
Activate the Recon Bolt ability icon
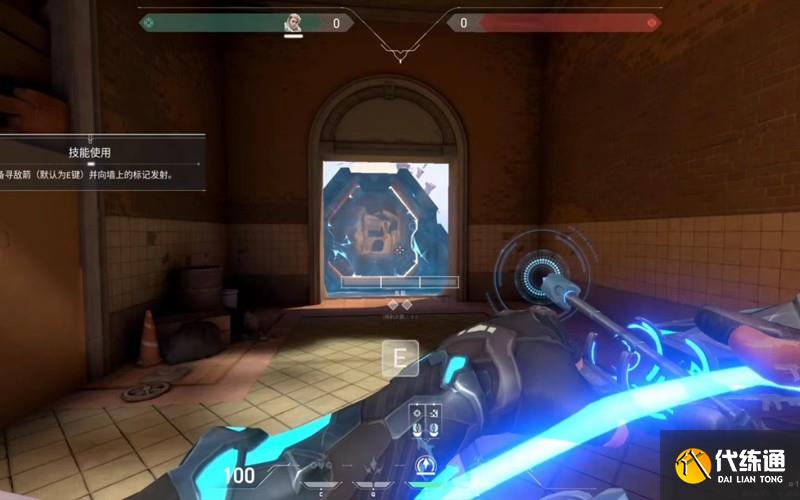click(427, 466)
